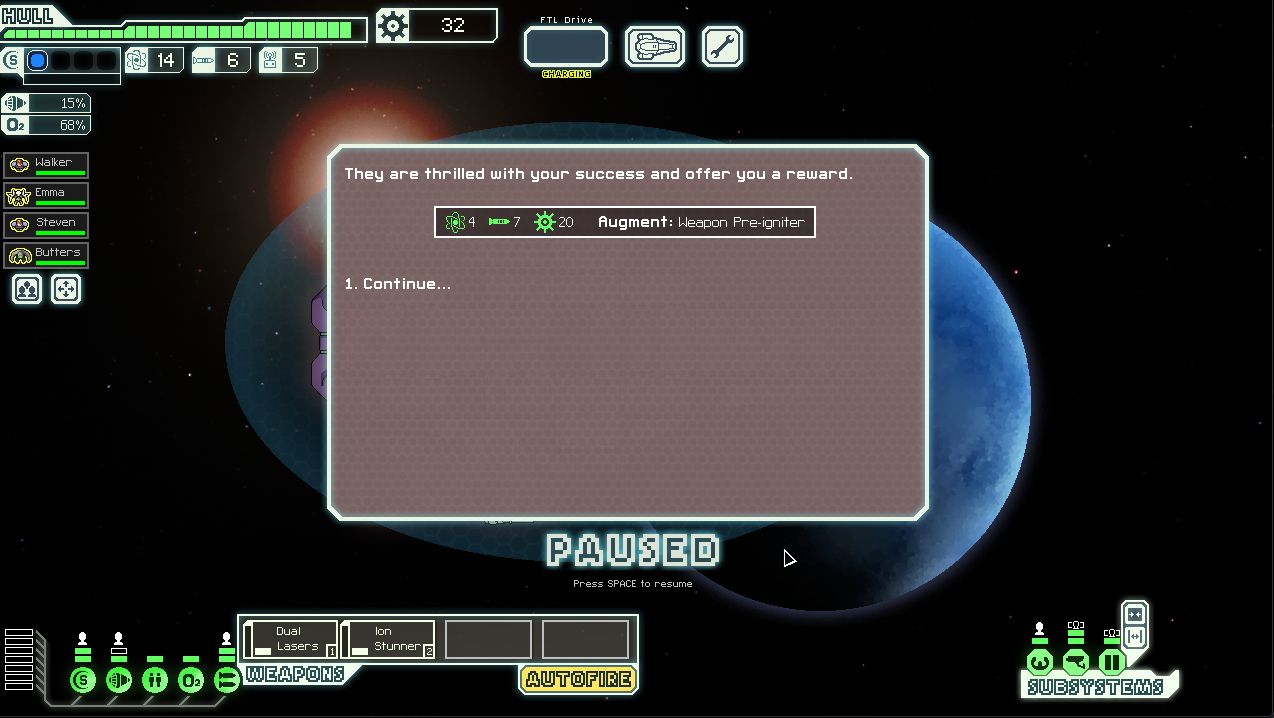Select crew member Emma
The image size is (1274, 718).
pos(47,195)
